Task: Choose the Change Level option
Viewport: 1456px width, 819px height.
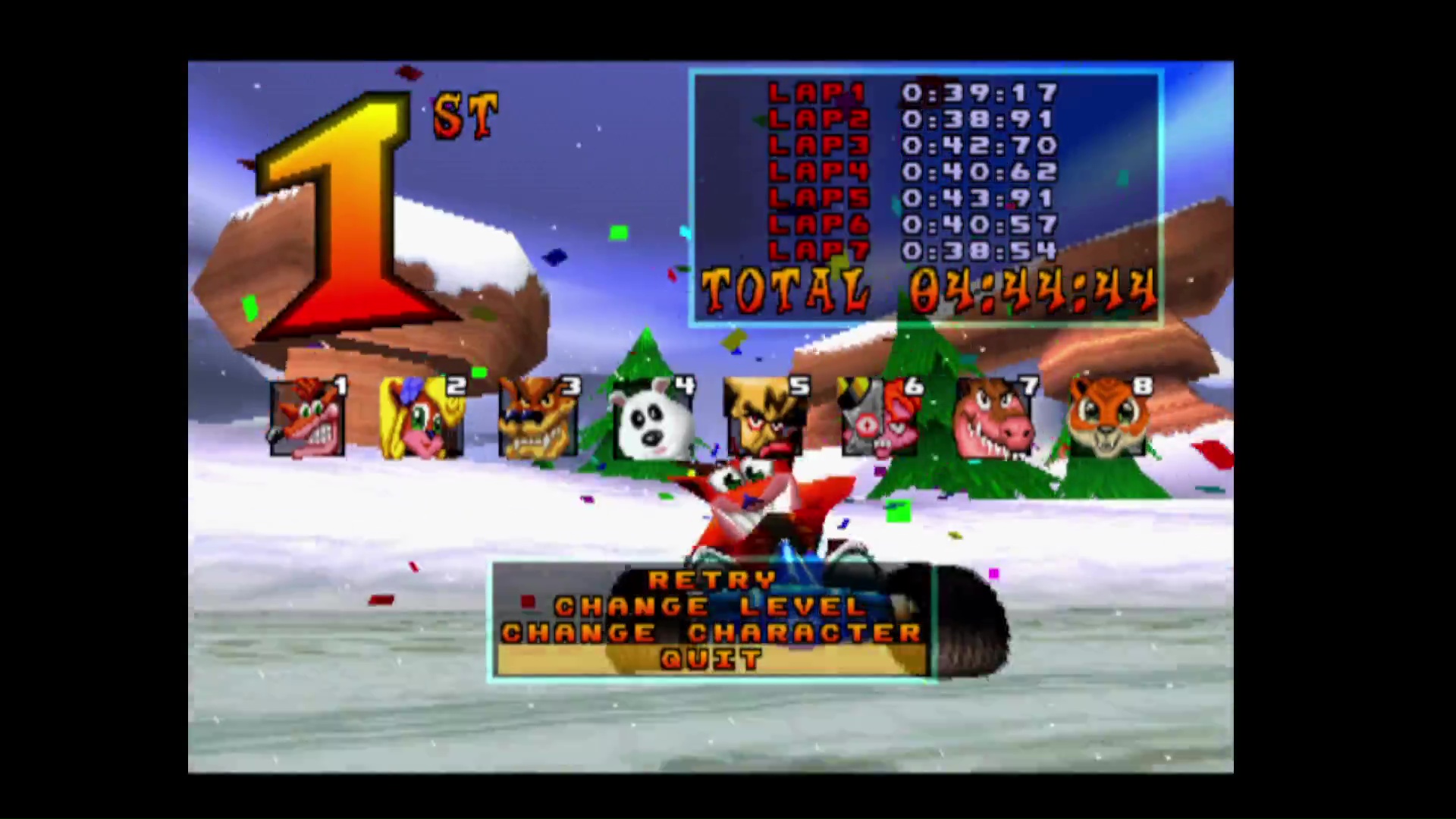Action: tap(710, 607)
